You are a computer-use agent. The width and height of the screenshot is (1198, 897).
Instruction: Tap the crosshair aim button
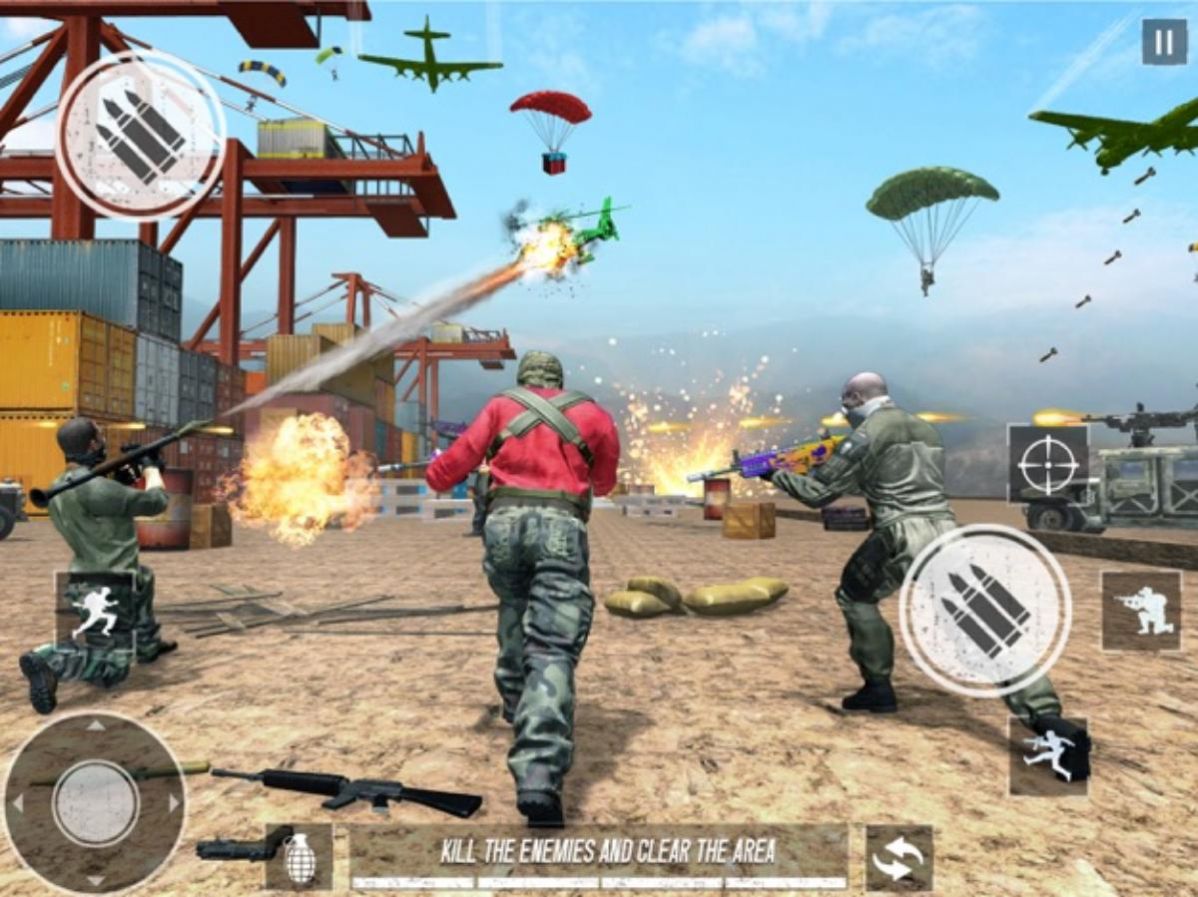click(x=1048, y=464)
